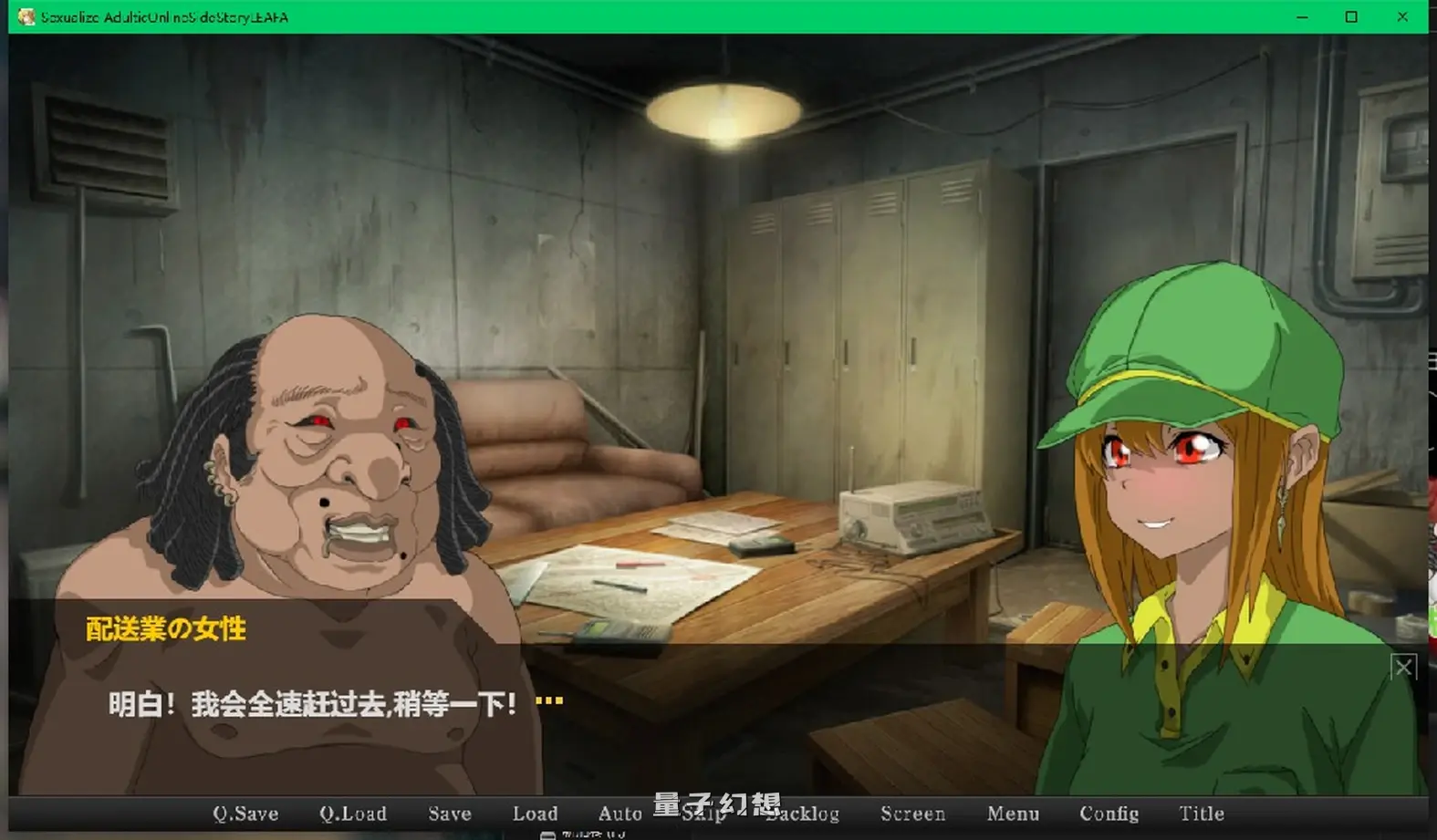Open the in-game Menu
Screen dimensions: 1437x840
coord(1012,813)
